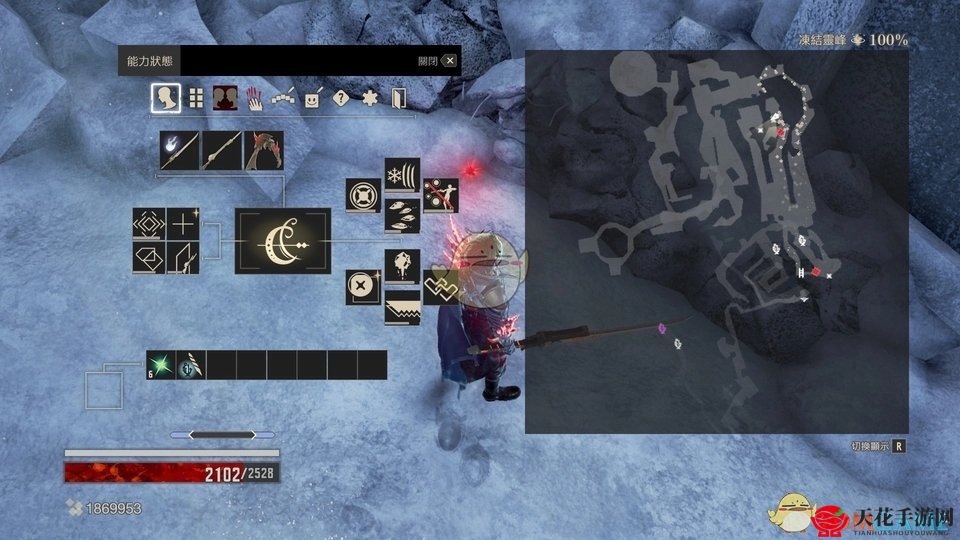Select the second spear weapon slot
The height and width of the screenshot is (540, 960).
221,151
